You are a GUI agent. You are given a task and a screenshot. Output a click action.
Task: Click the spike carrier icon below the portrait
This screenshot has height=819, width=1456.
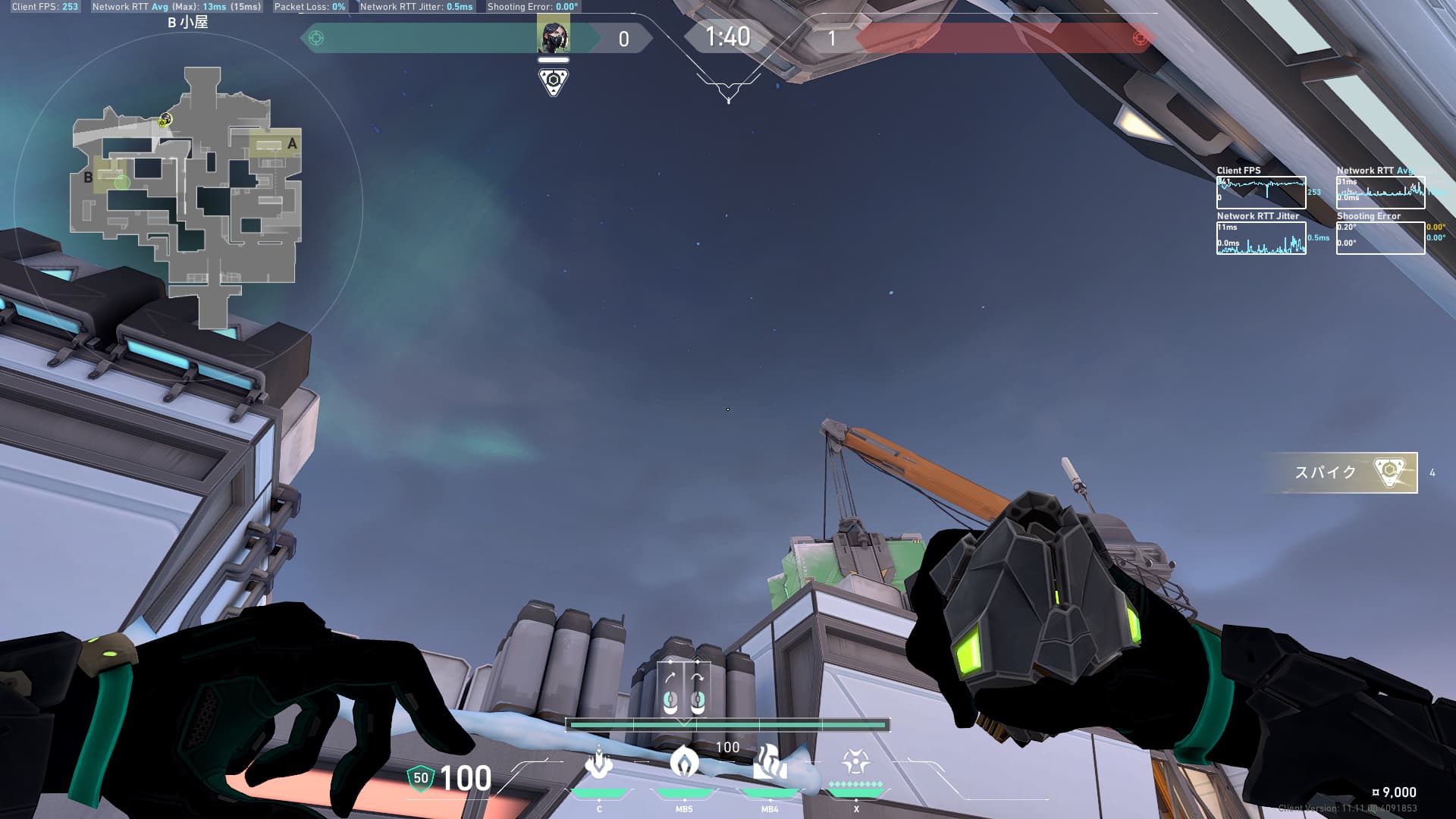pos(554,80)
